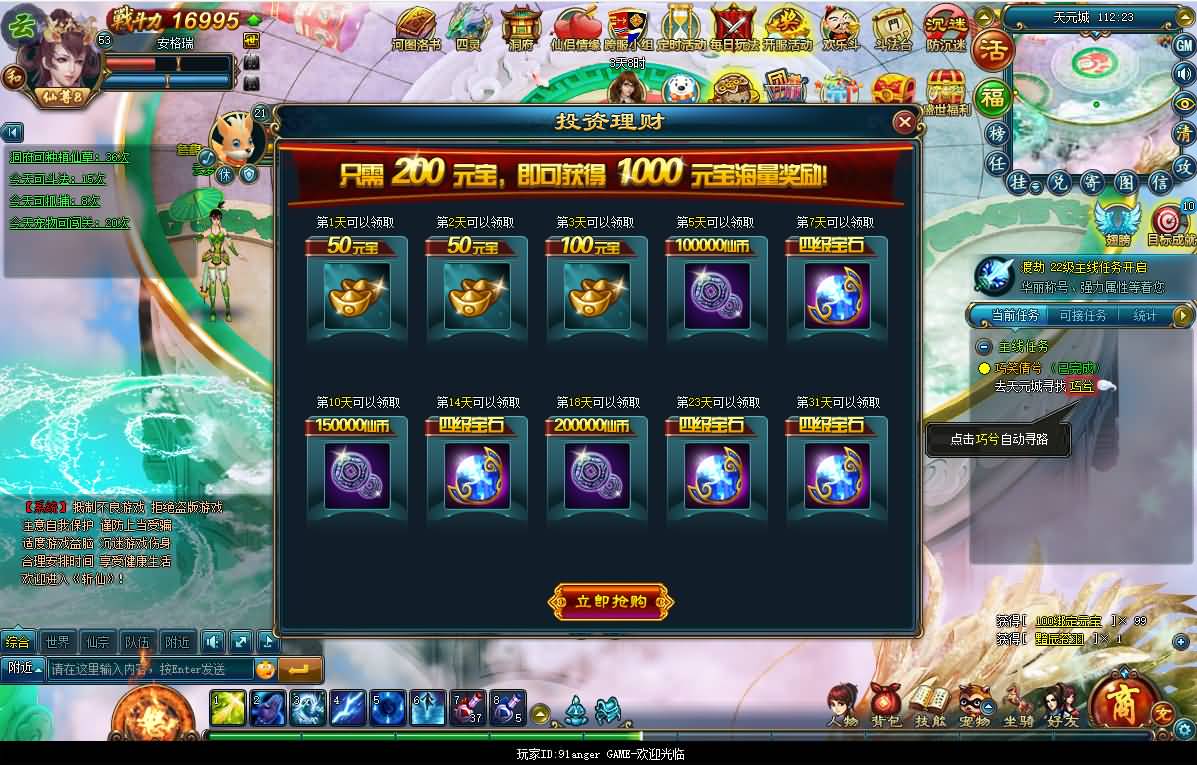Image resolution: width=1197 pixels, height=765 pixels.
Task: Click the chat message input field
Action: 150,669
